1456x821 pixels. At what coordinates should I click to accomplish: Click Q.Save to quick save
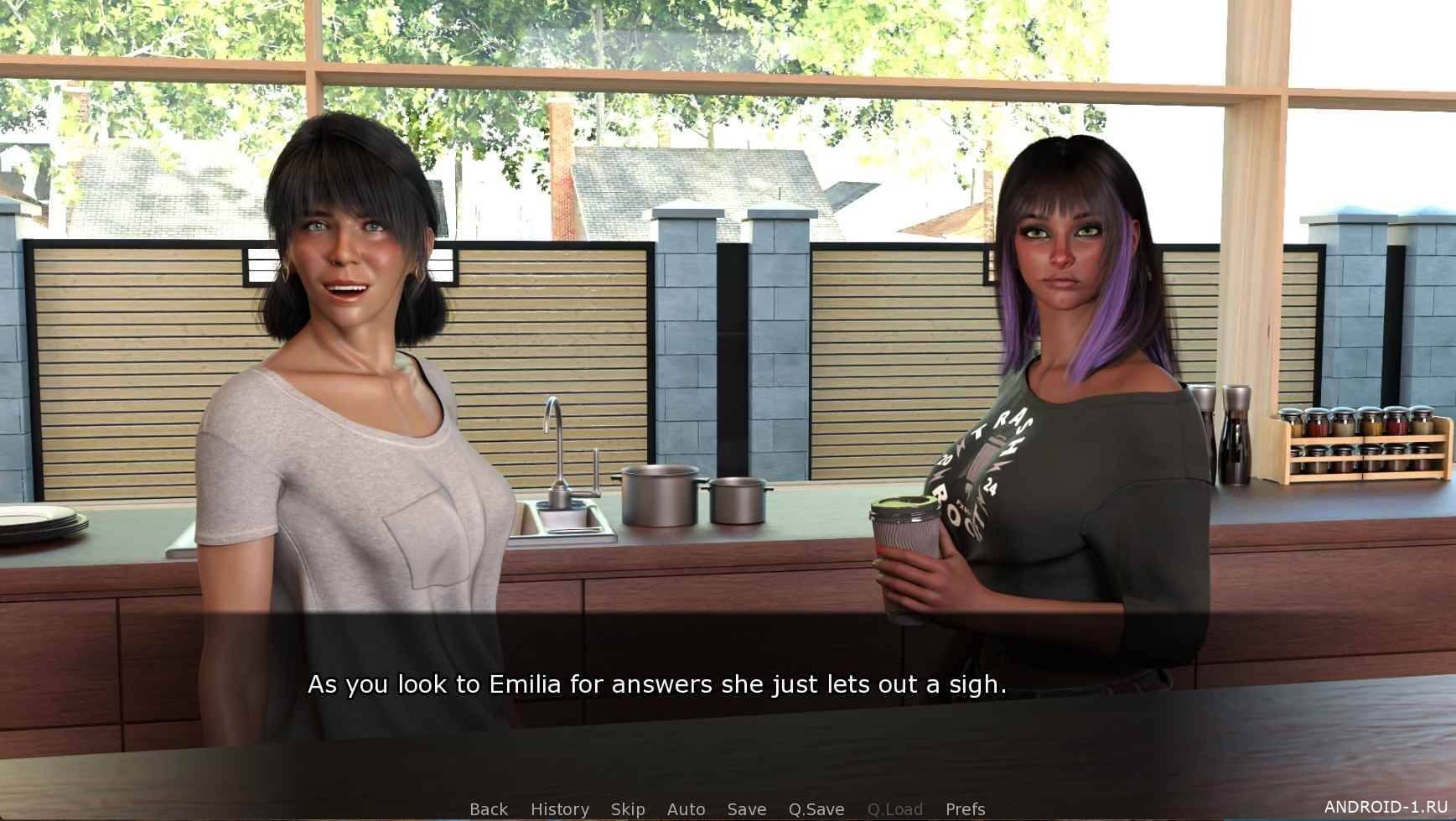[816, 809]
